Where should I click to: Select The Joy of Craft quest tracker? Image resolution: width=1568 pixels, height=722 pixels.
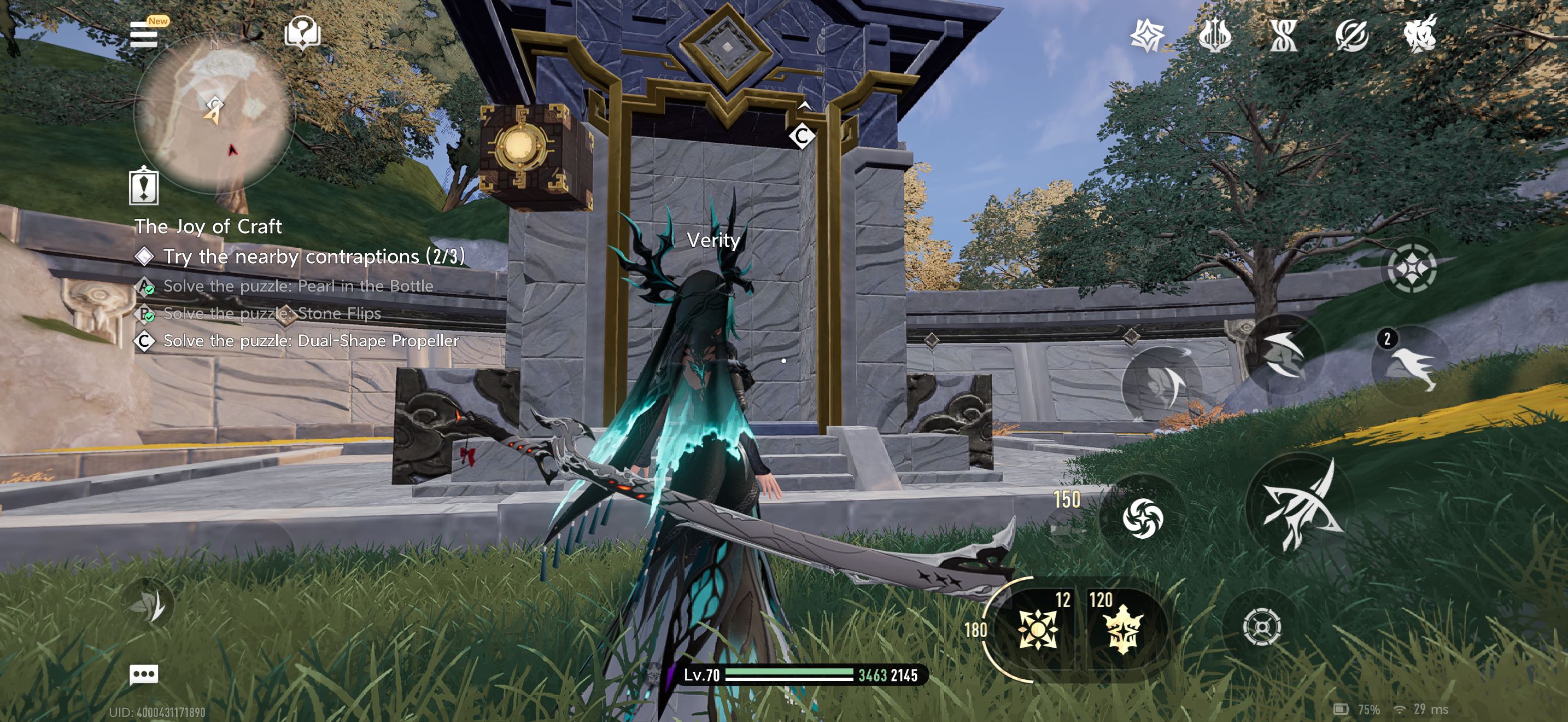(208, 226)
